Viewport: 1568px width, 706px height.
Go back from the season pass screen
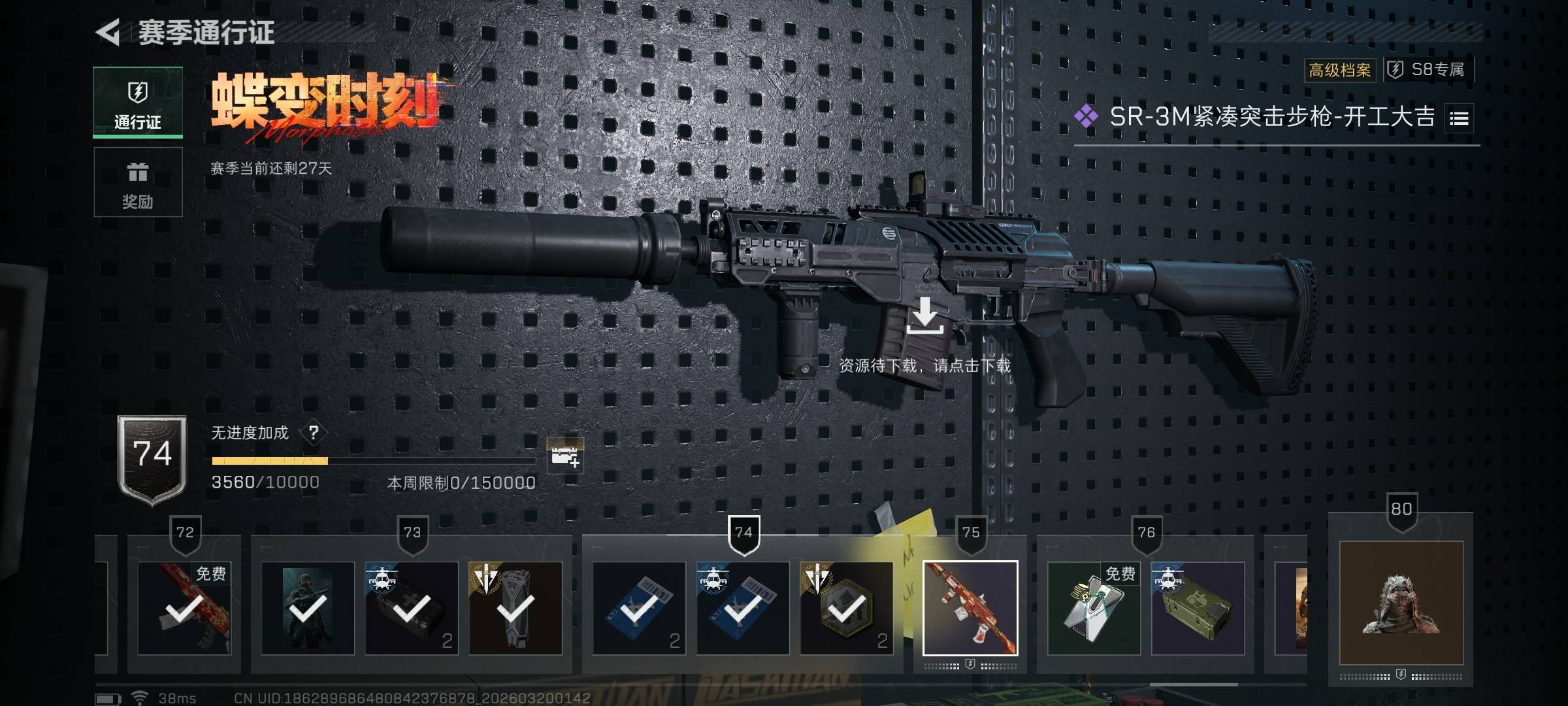click(x=108, y=32)
